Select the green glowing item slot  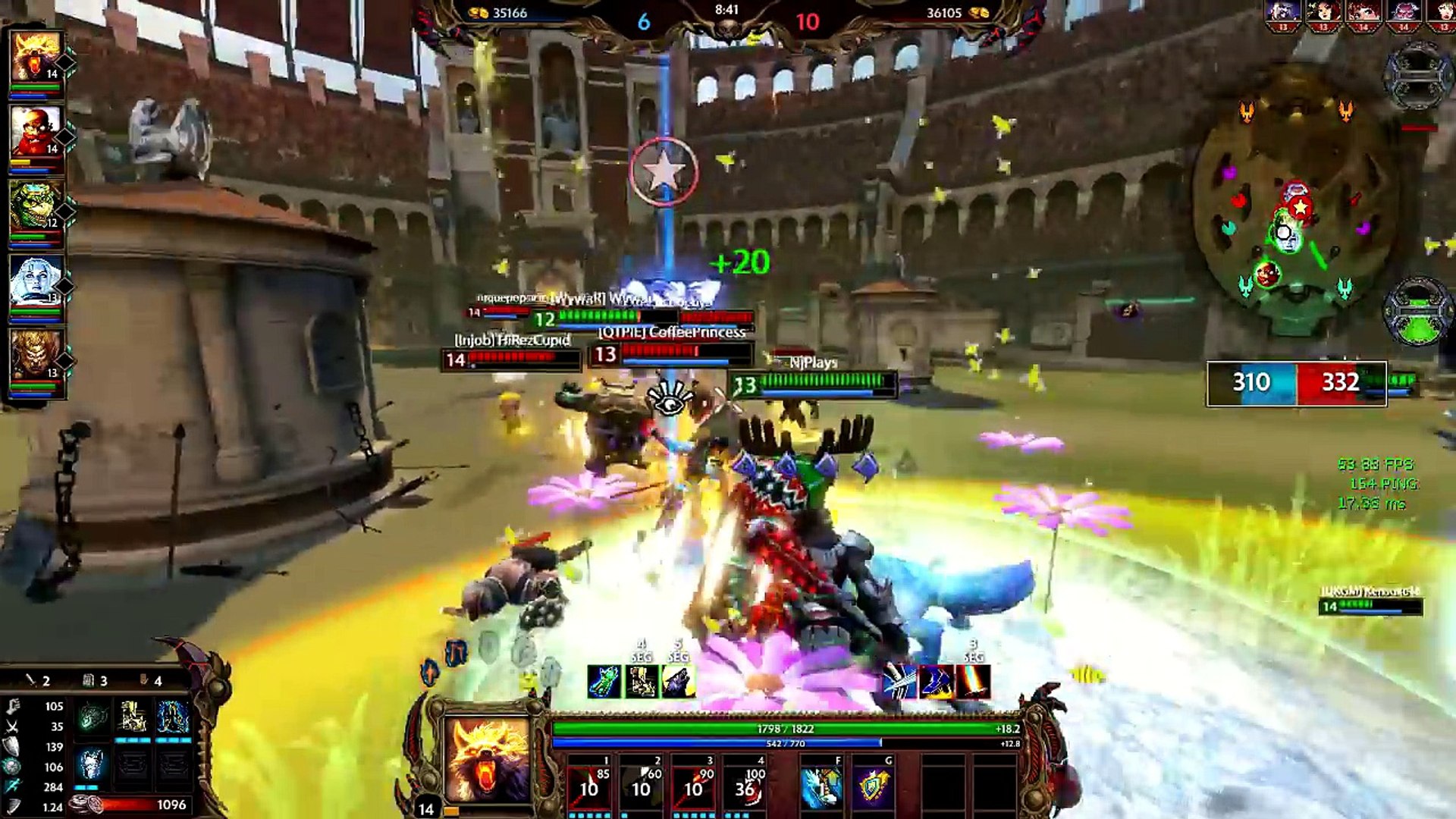(93, 716)
